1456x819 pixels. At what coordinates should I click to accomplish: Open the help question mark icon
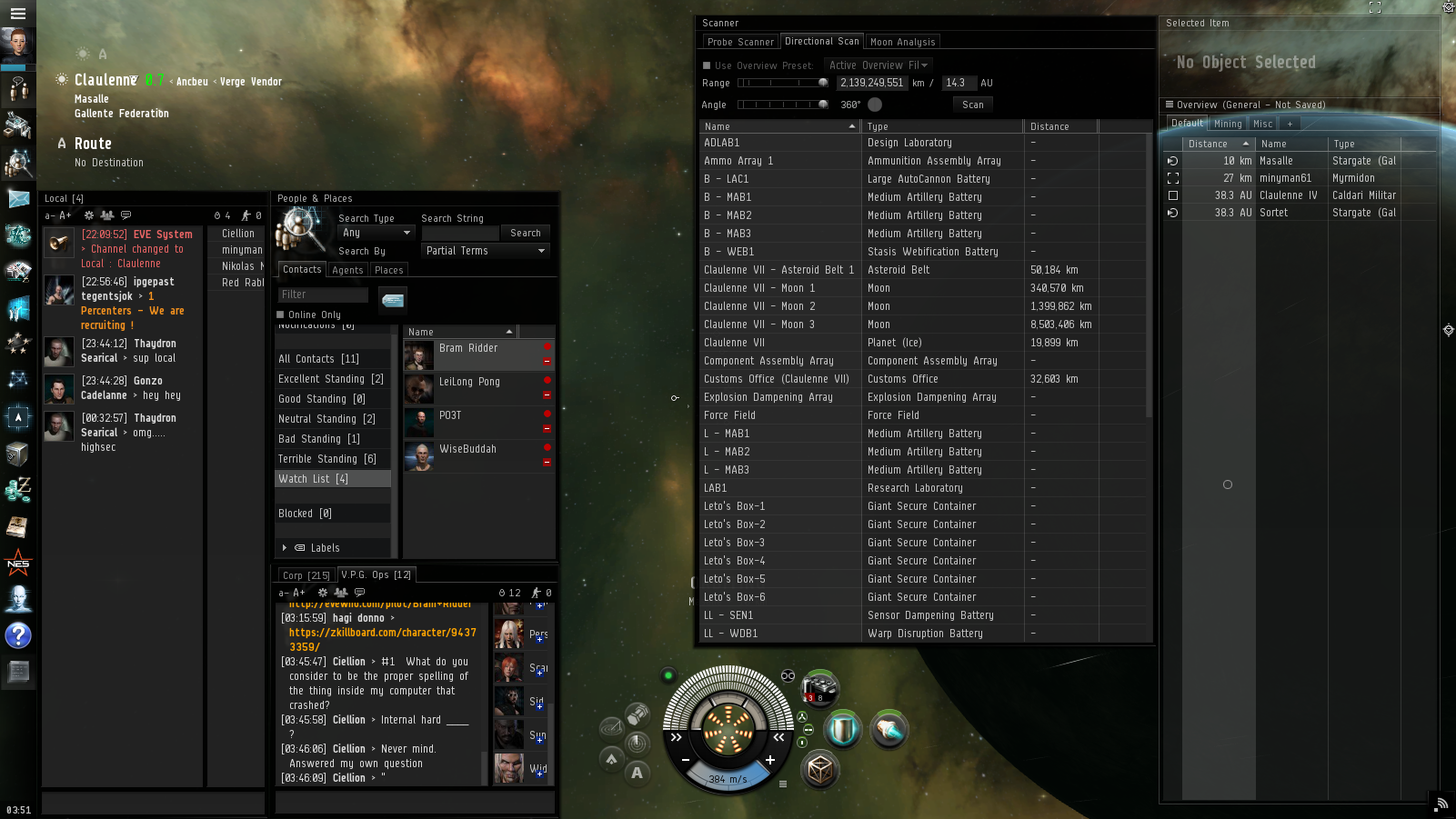tap(18, 635)
